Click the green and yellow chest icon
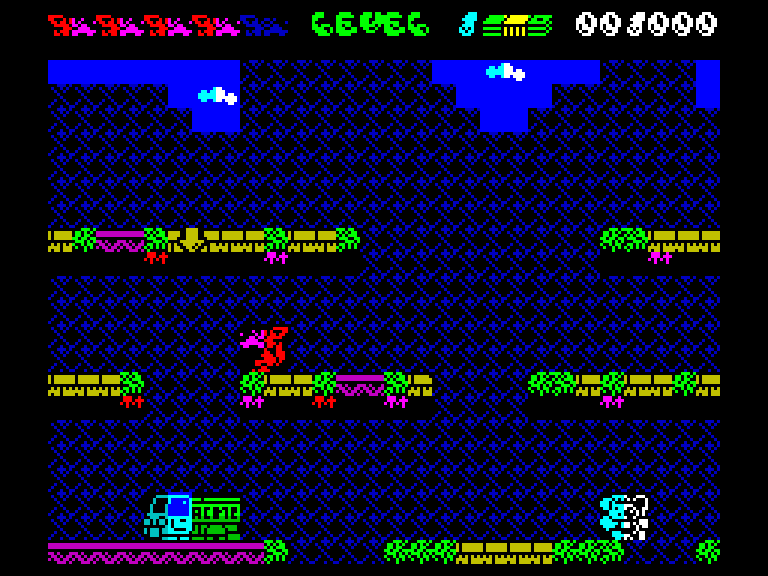 pyautogui.click(x=517, y=25)
